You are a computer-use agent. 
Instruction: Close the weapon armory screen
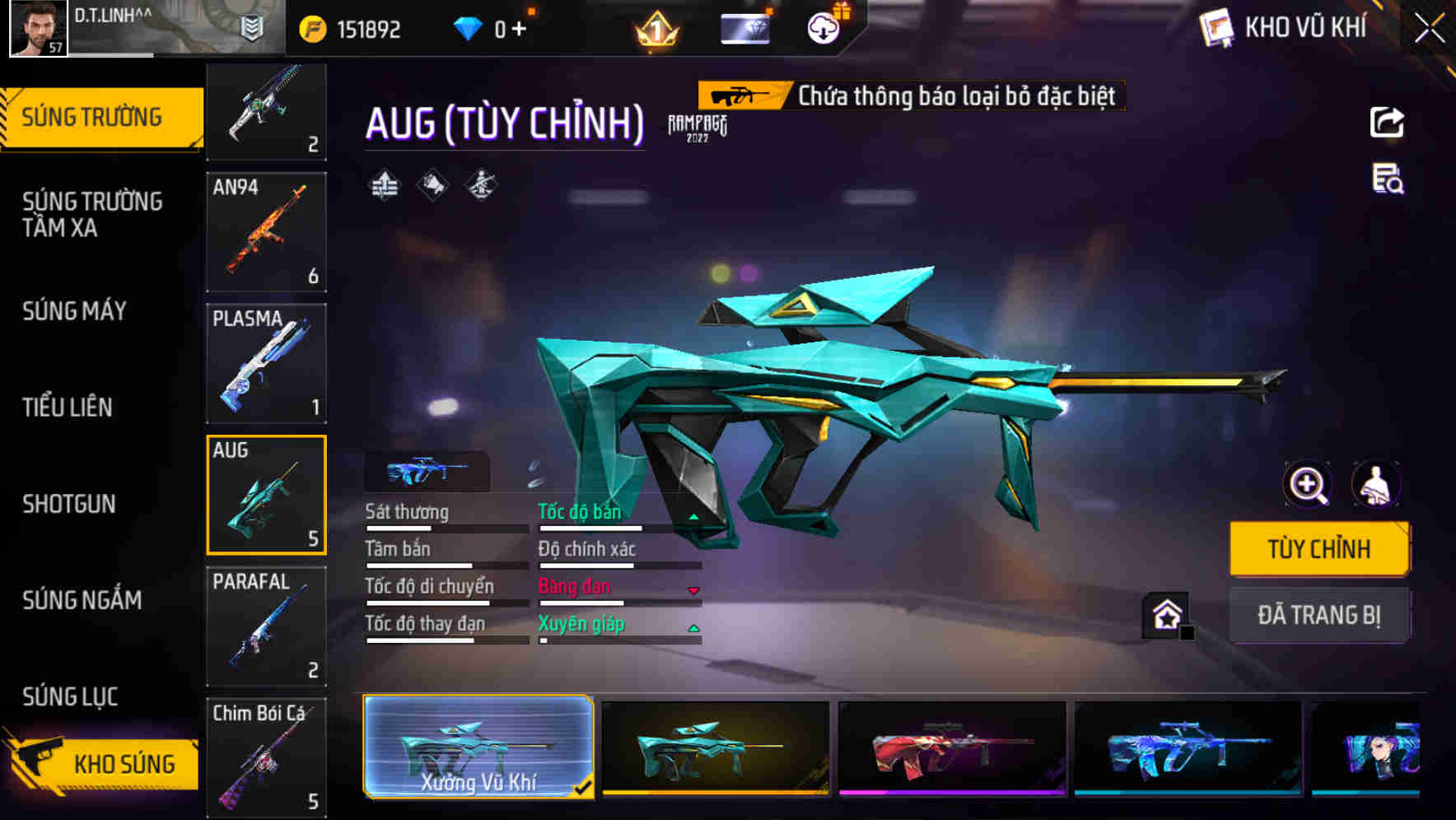coord(1429,29)
